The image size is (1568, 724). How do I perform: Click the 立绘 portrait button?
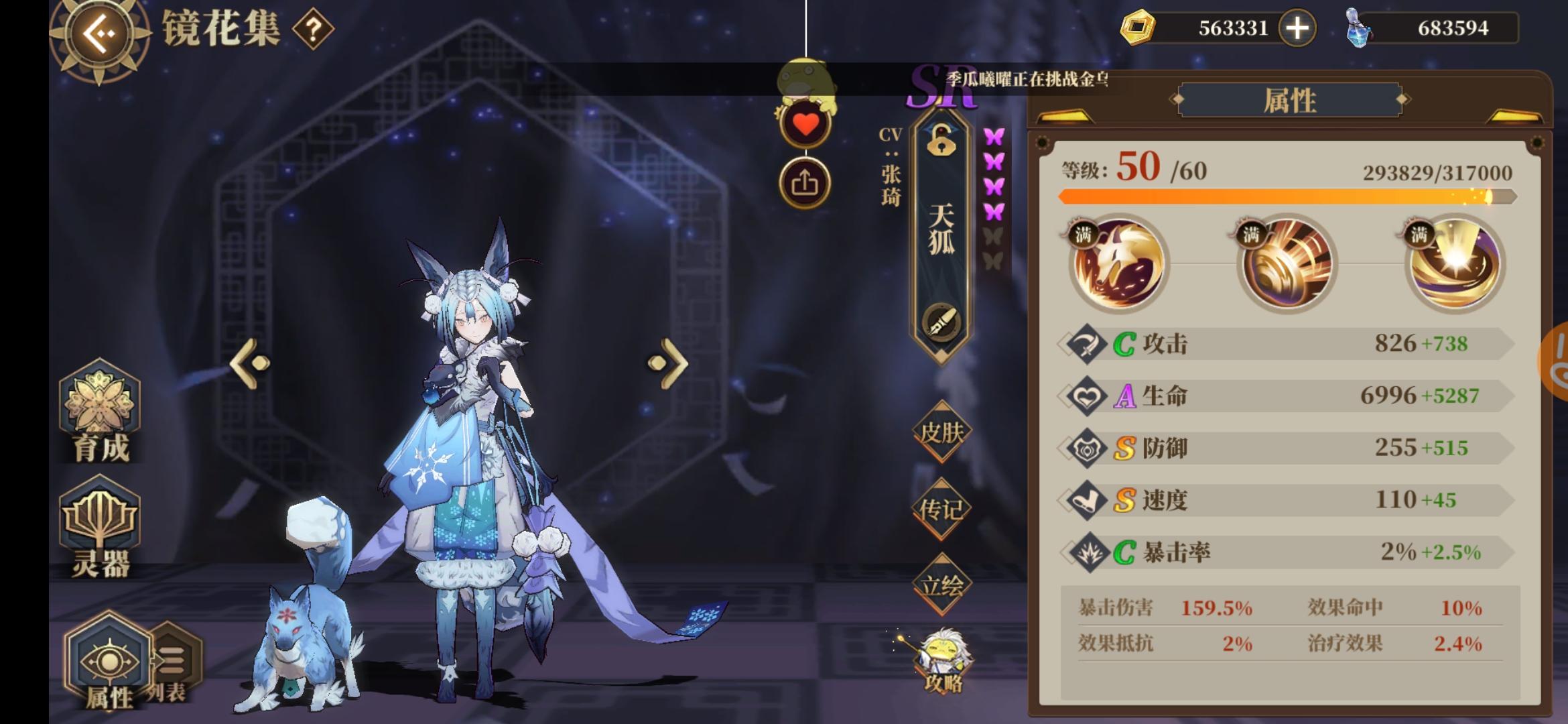coord(943,587)
